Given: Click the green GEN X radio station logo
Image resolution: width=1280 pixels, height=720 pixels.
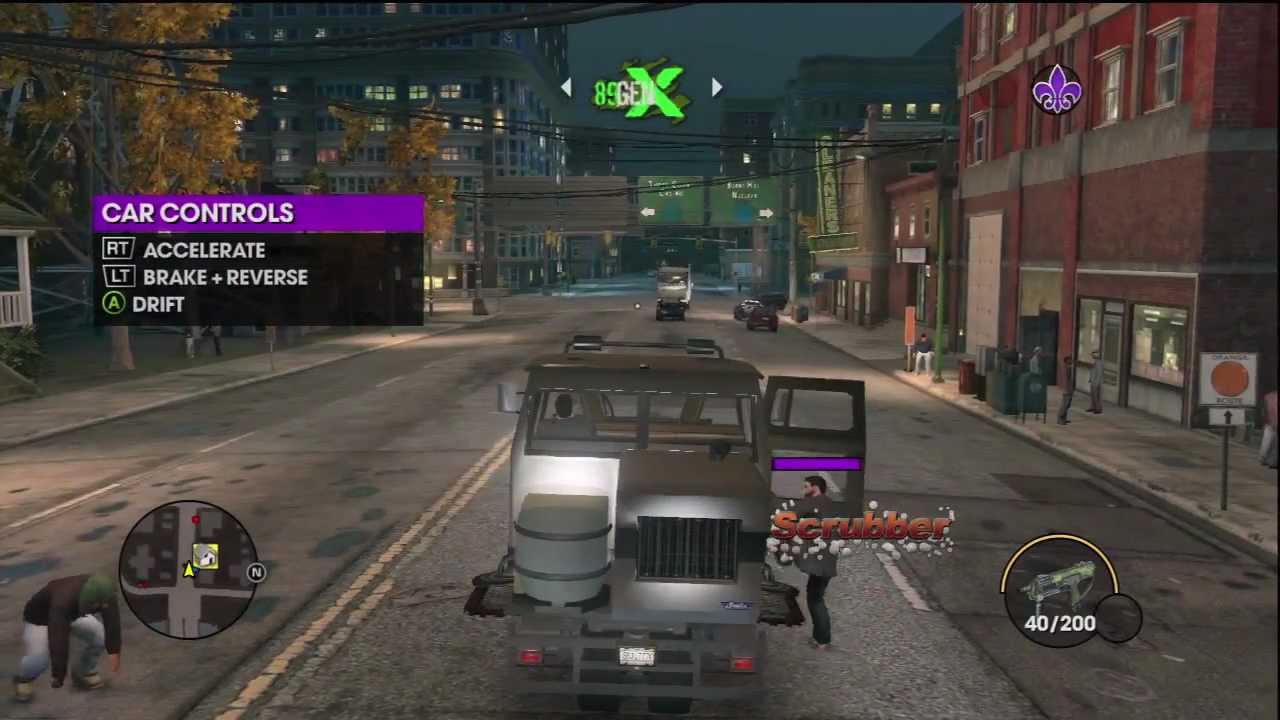Looking at the screenshot, I should tap(645, 90).
